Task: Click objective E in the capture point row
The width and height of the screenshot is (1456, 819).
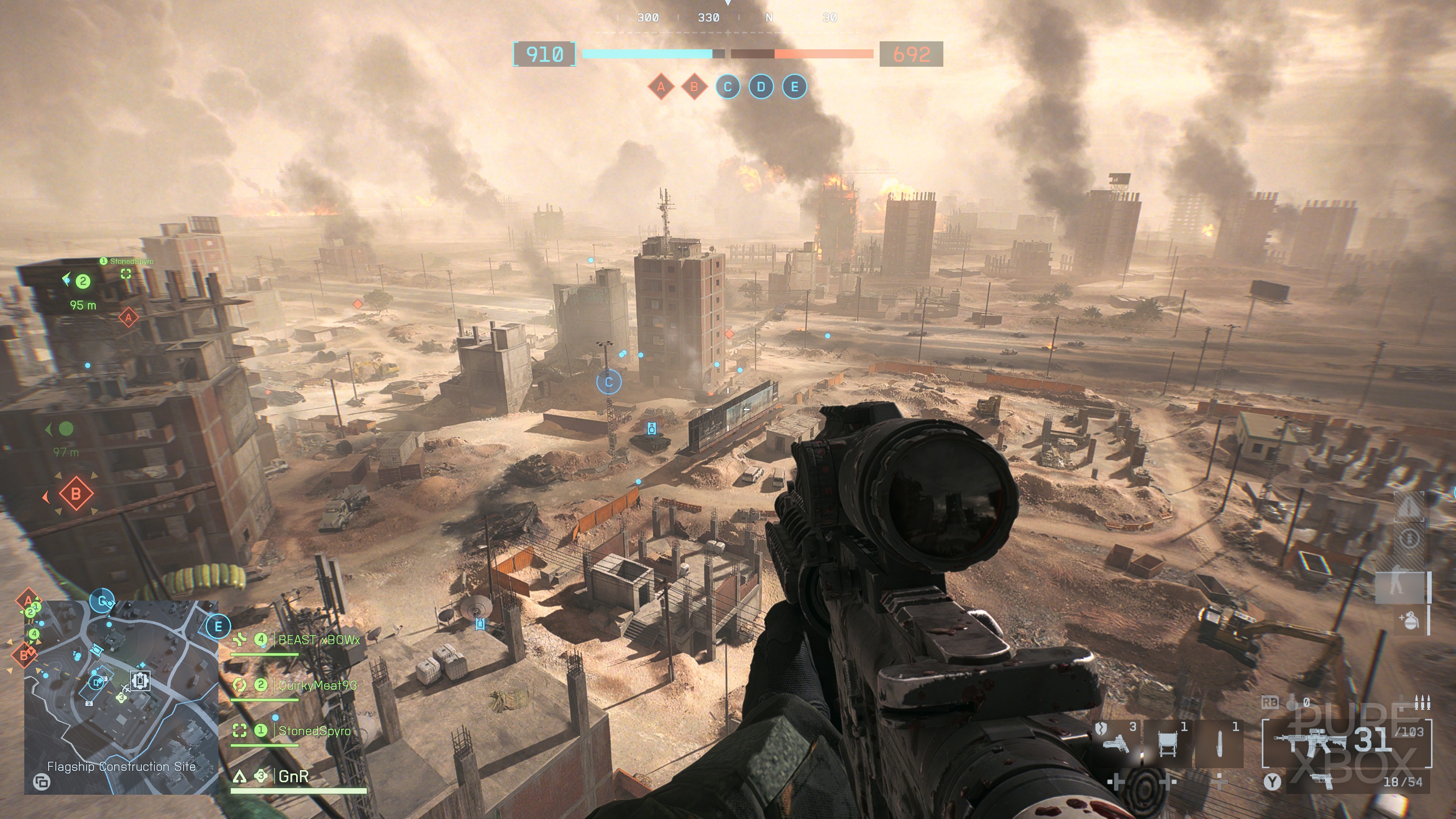Action: click(794, 87)
